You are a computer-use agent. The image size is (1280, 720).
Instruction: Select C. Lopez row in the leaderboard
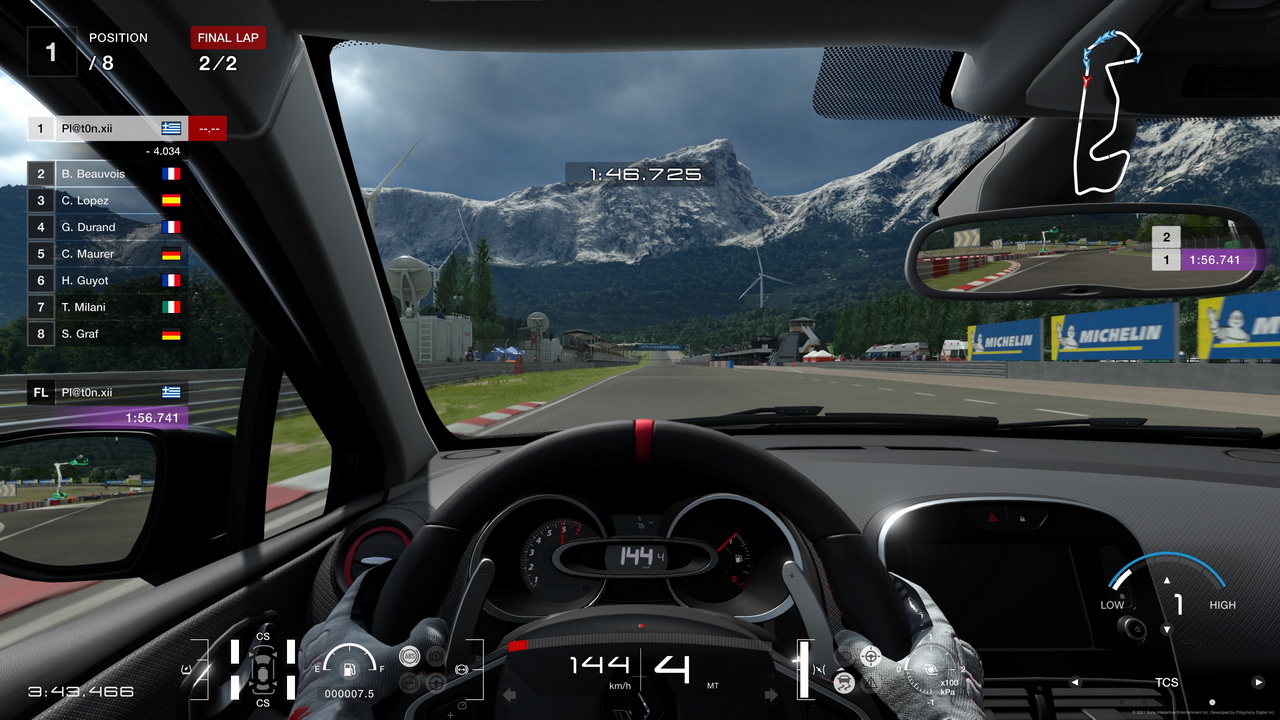tap(105, 200)
